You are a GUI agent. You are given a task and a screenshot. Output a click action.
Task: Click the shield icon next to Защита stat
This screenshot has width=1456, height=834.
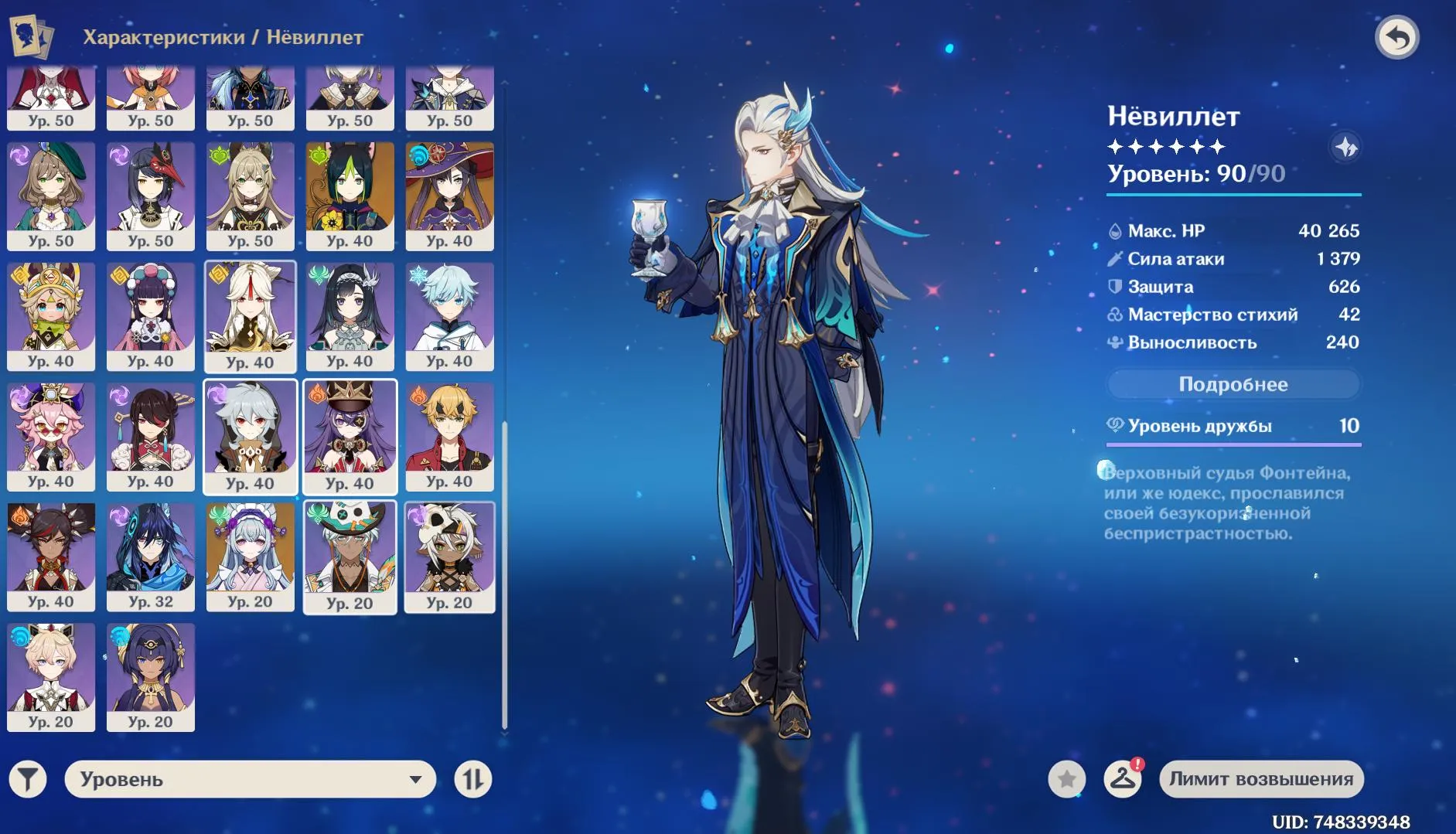(x=1116, y=286)
